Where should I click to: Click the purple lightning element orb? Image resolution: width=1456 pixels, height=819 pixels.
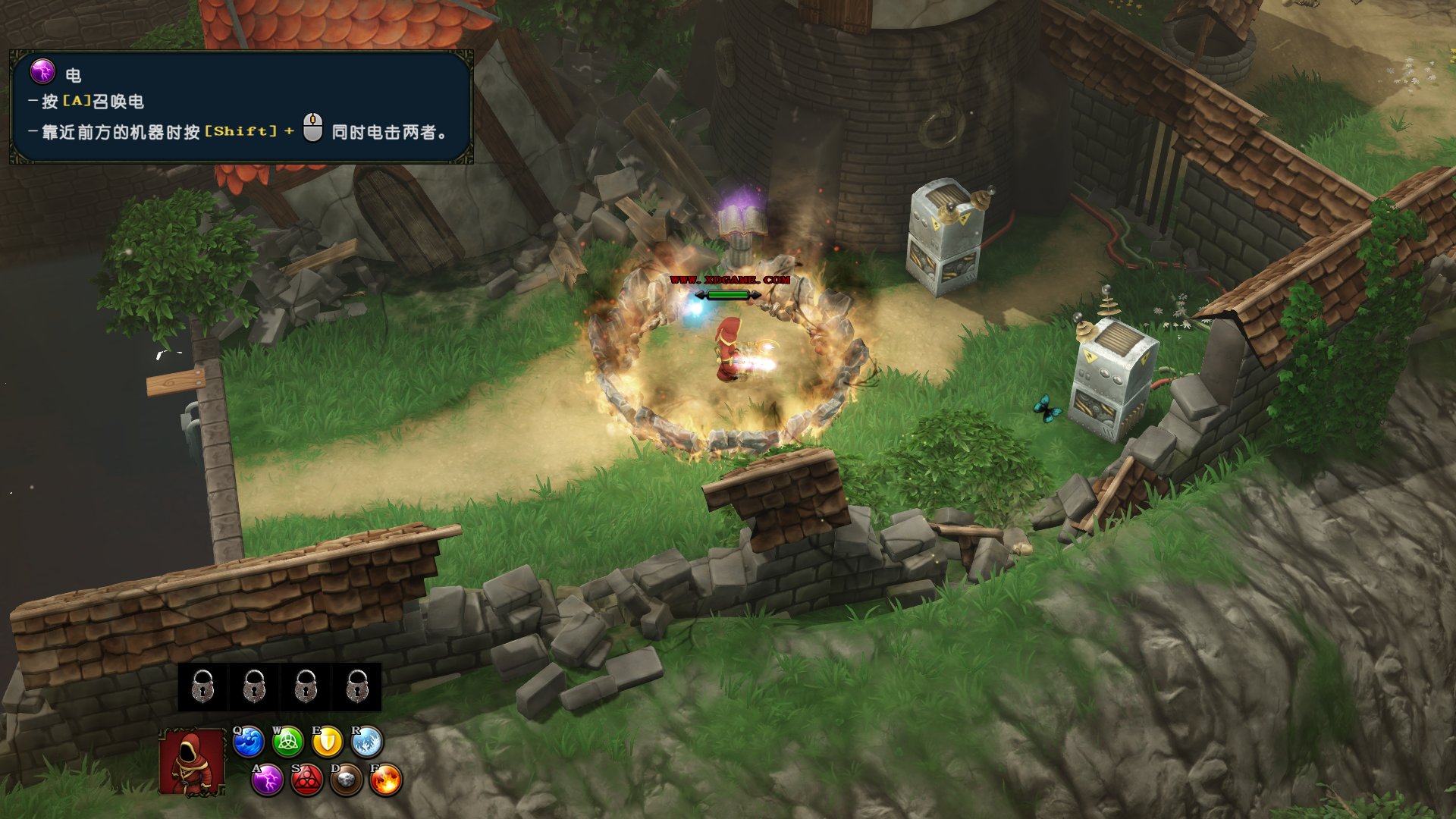268,780
